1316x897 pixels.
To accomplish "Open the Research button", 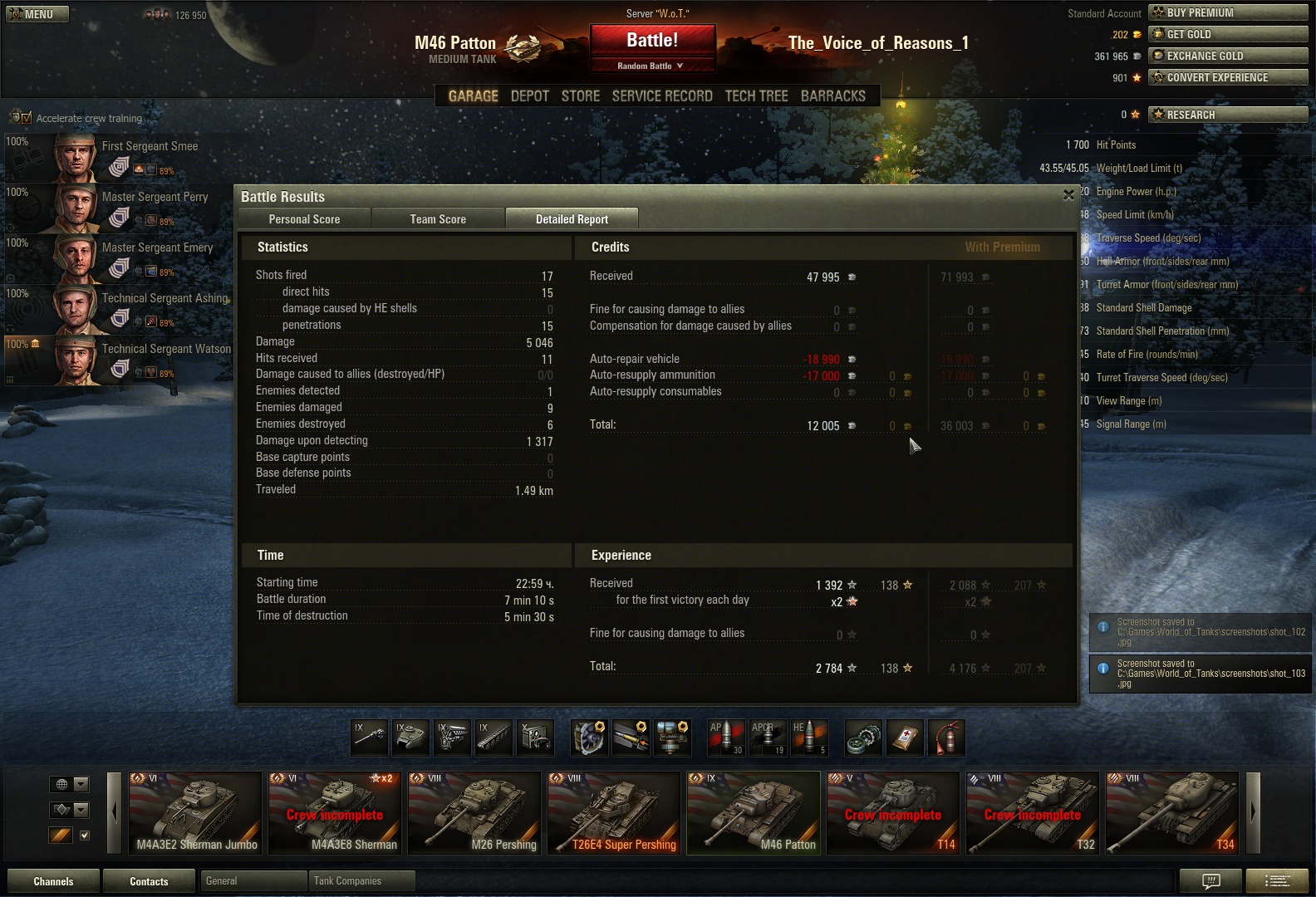I will 1228,115.
